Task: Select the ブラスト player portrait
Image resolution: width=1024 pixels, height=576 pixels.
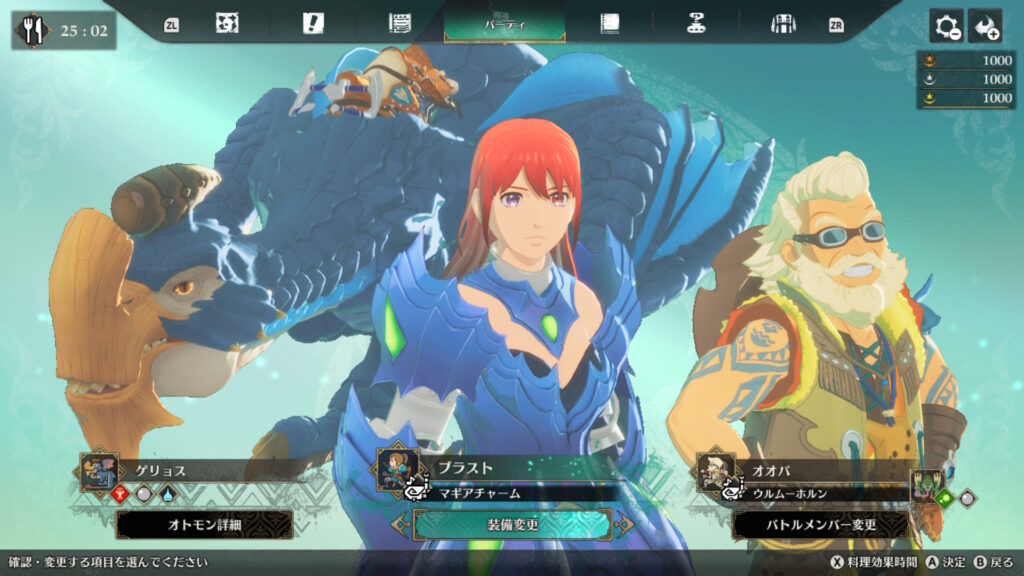Action: coord(396,469)
